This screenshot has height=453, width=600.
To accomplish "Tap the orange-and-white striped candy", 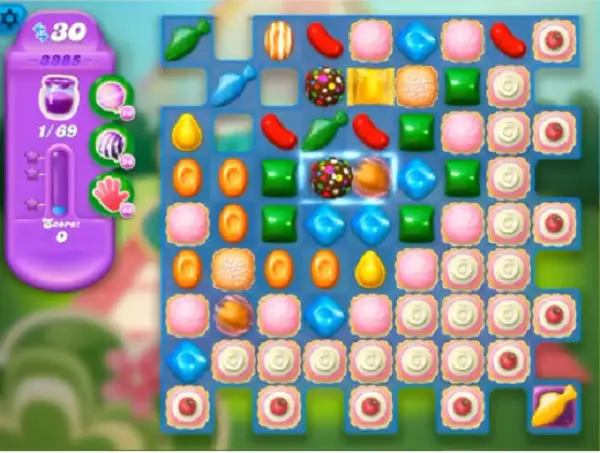I will click(x=277, y=40).
